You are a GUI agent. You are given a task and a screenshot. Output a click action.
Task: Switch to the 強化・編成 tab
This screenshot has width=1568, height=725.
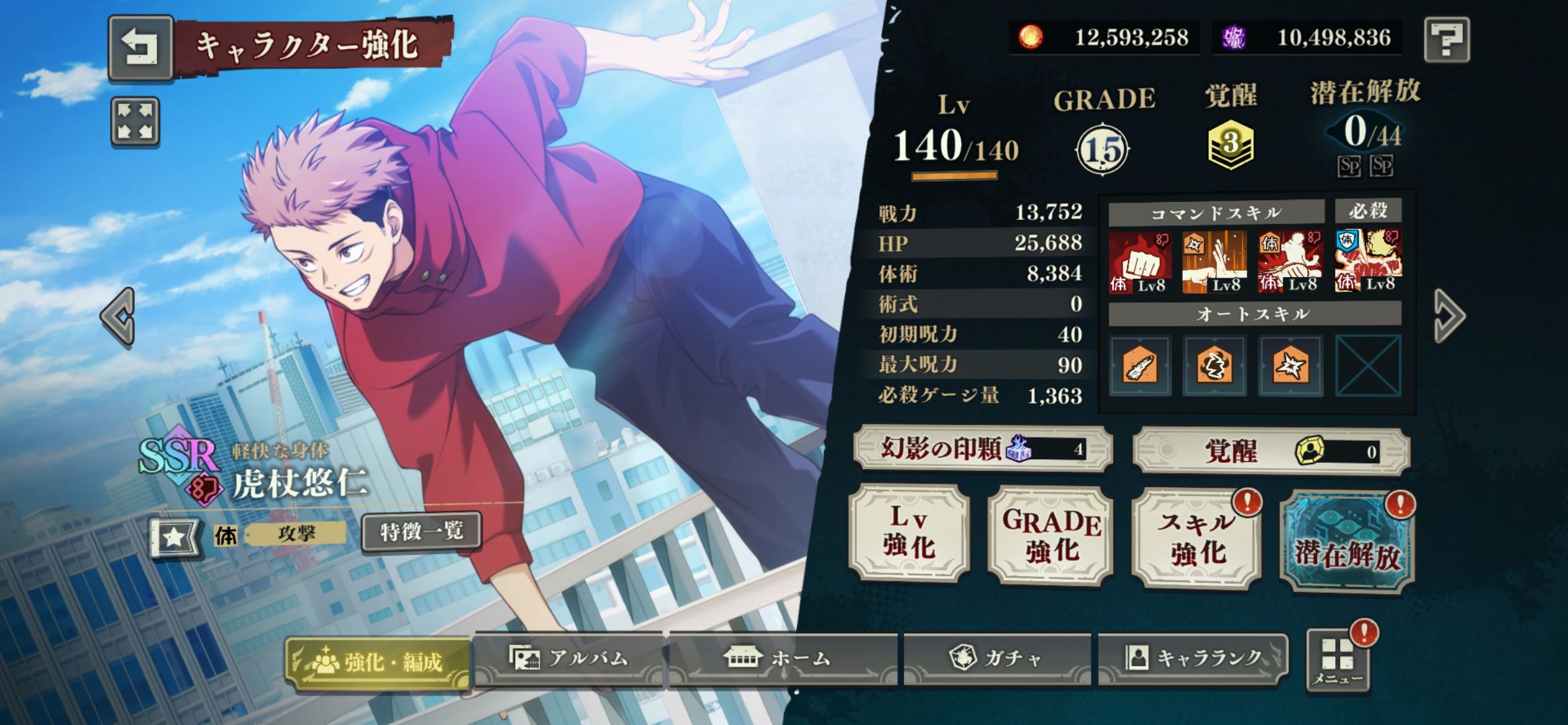378,662
